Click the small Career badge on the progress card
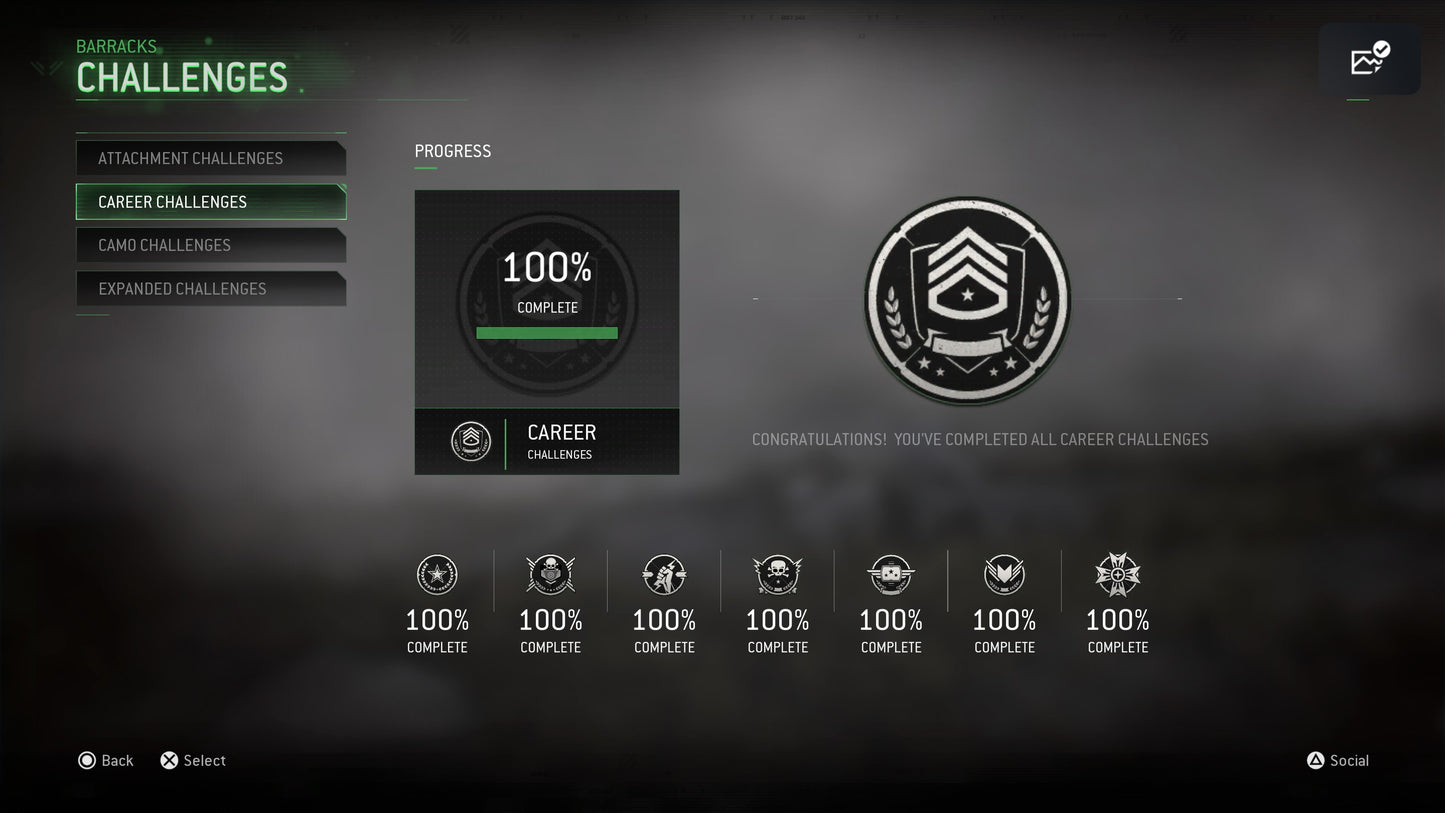The width and height of the screenshot is (1445, 813). click(x=470, y=441)
